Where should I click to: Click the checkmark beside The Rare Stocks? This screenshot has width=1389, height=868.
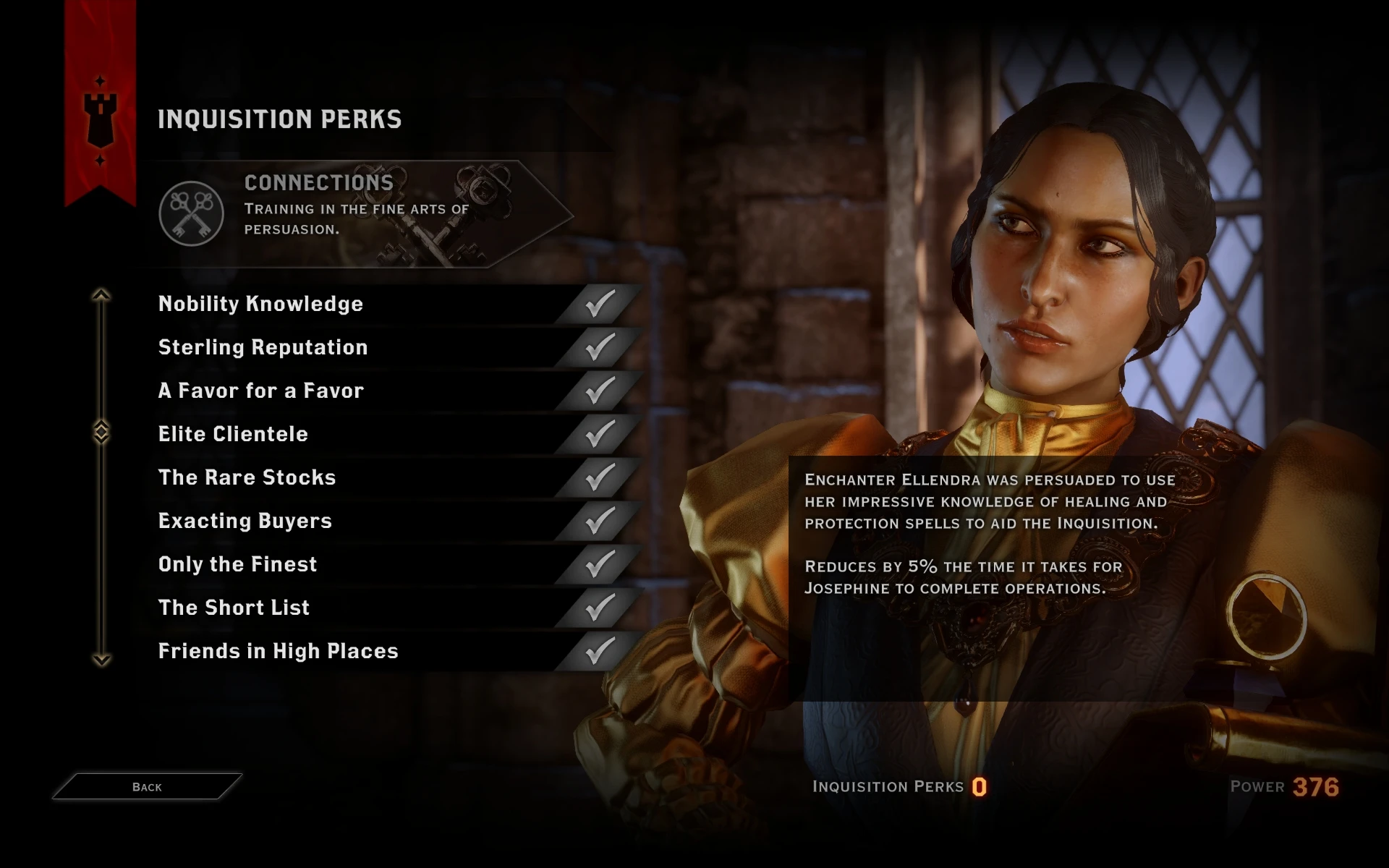(599, 477)
